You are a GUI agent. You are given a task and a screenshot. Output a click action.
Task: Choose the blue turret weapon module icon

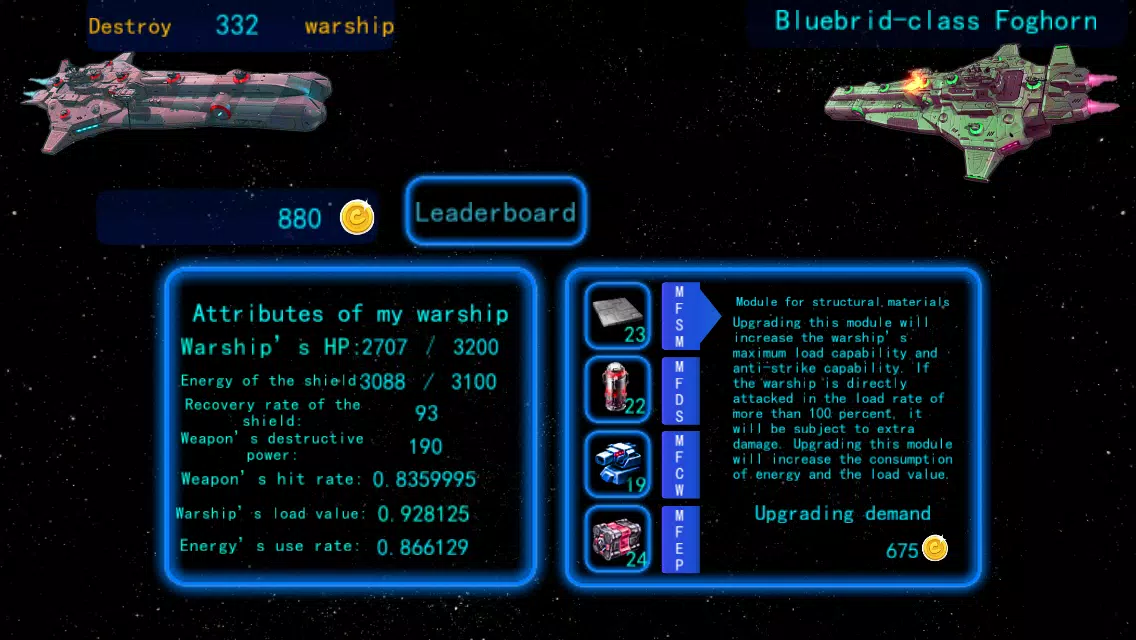click(x=617, y=464)
